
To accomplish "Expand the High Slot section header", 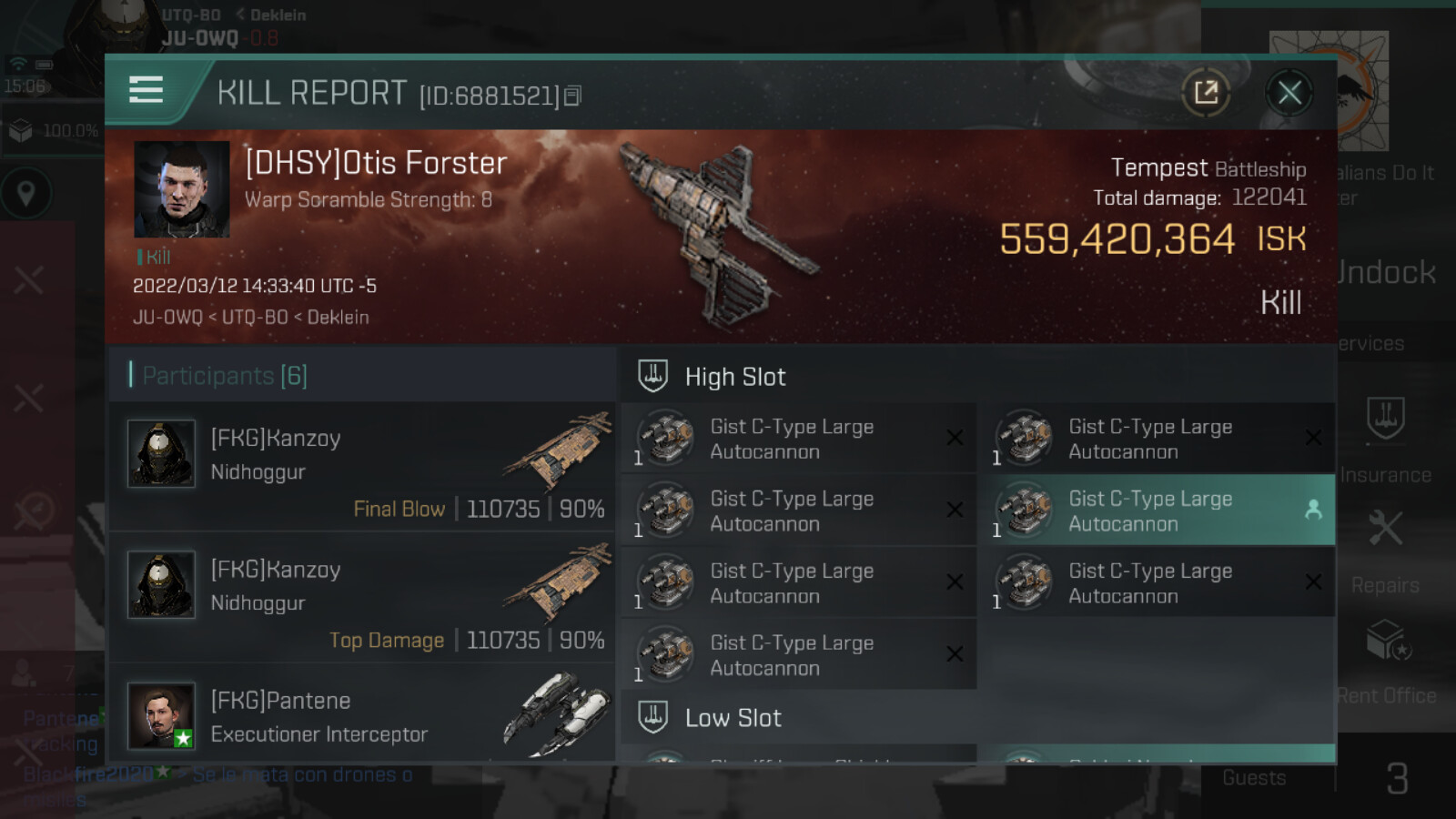I will 735,377.
